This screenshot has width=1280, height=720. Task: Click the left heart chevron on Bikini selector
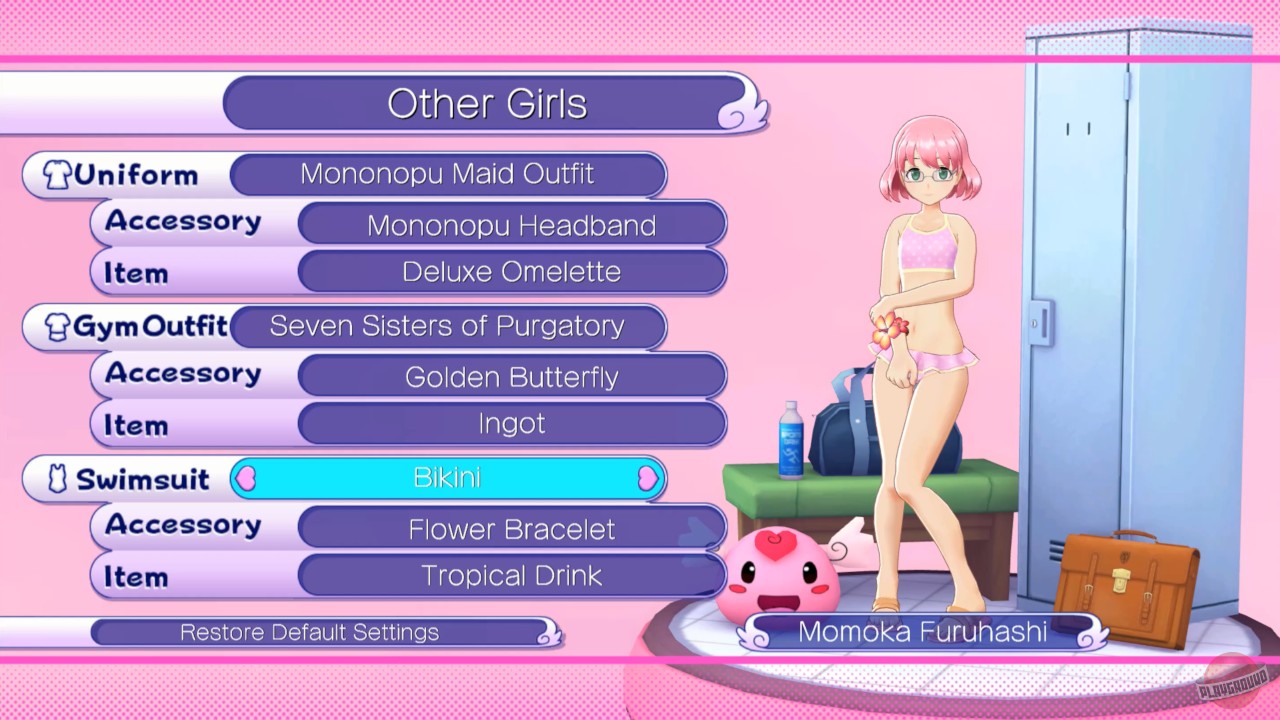coord(245,479)
